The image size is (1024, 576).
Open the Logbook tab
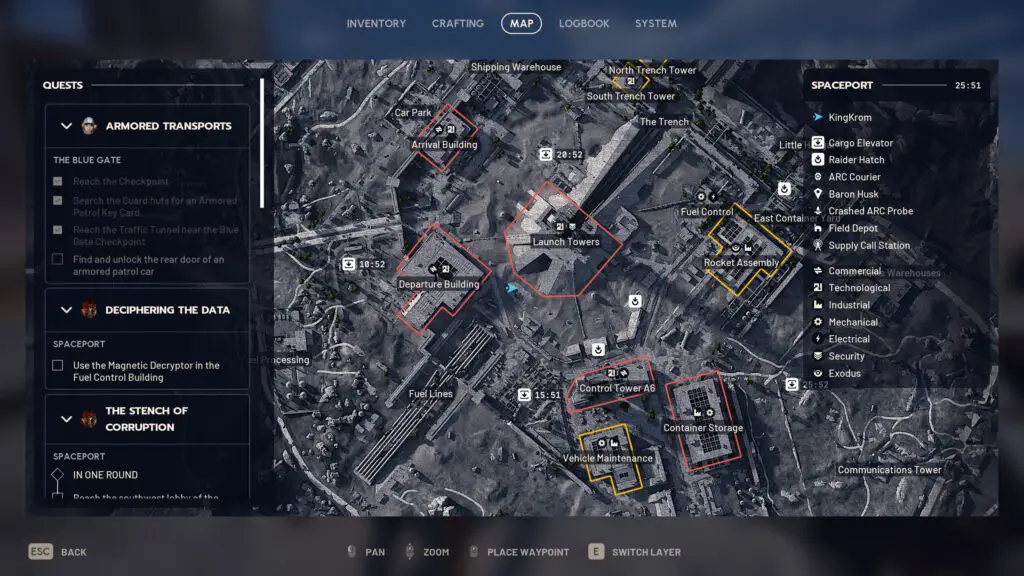584,23
